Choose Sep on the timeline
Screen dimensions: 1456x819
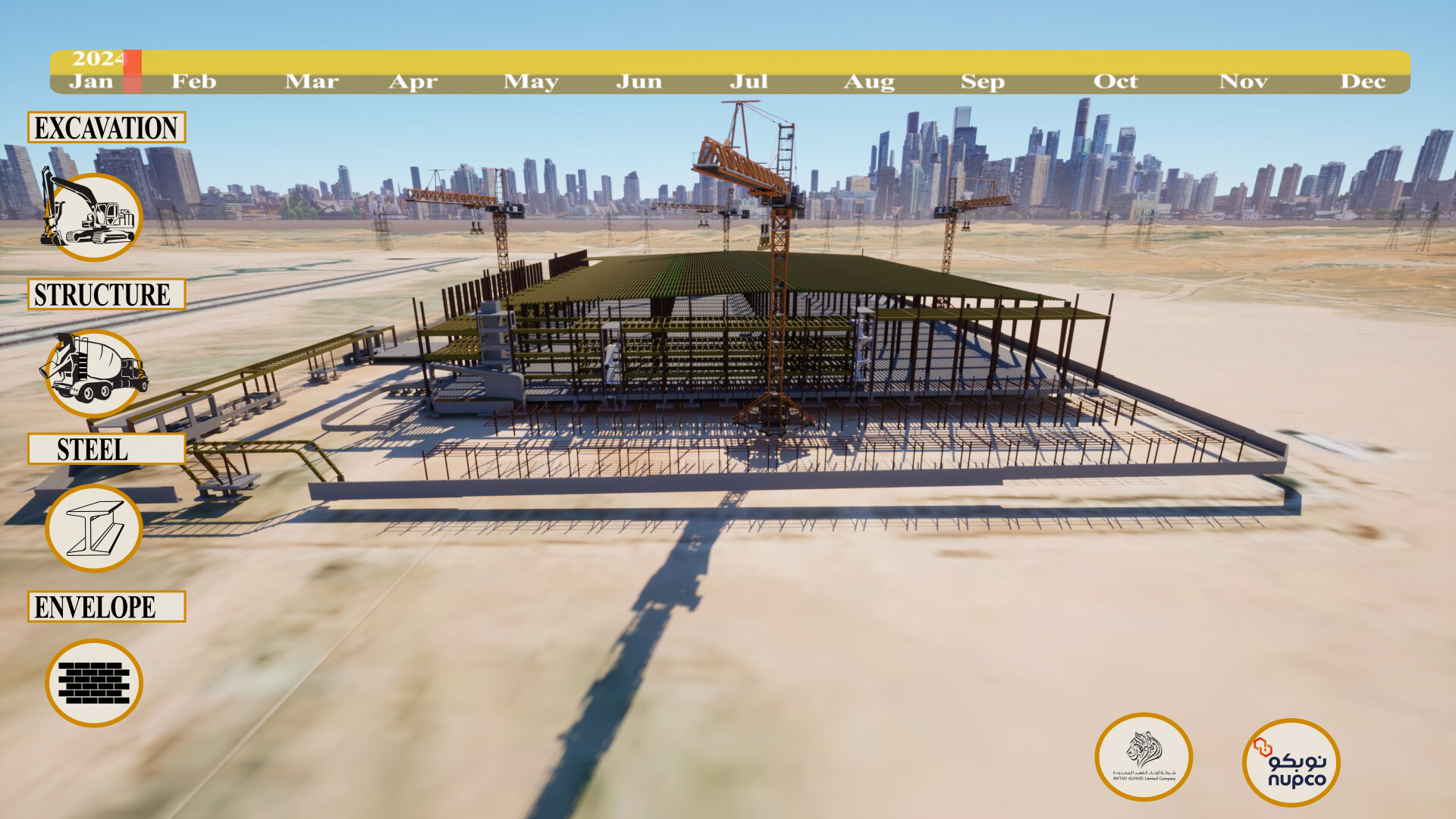click(982, 81)
